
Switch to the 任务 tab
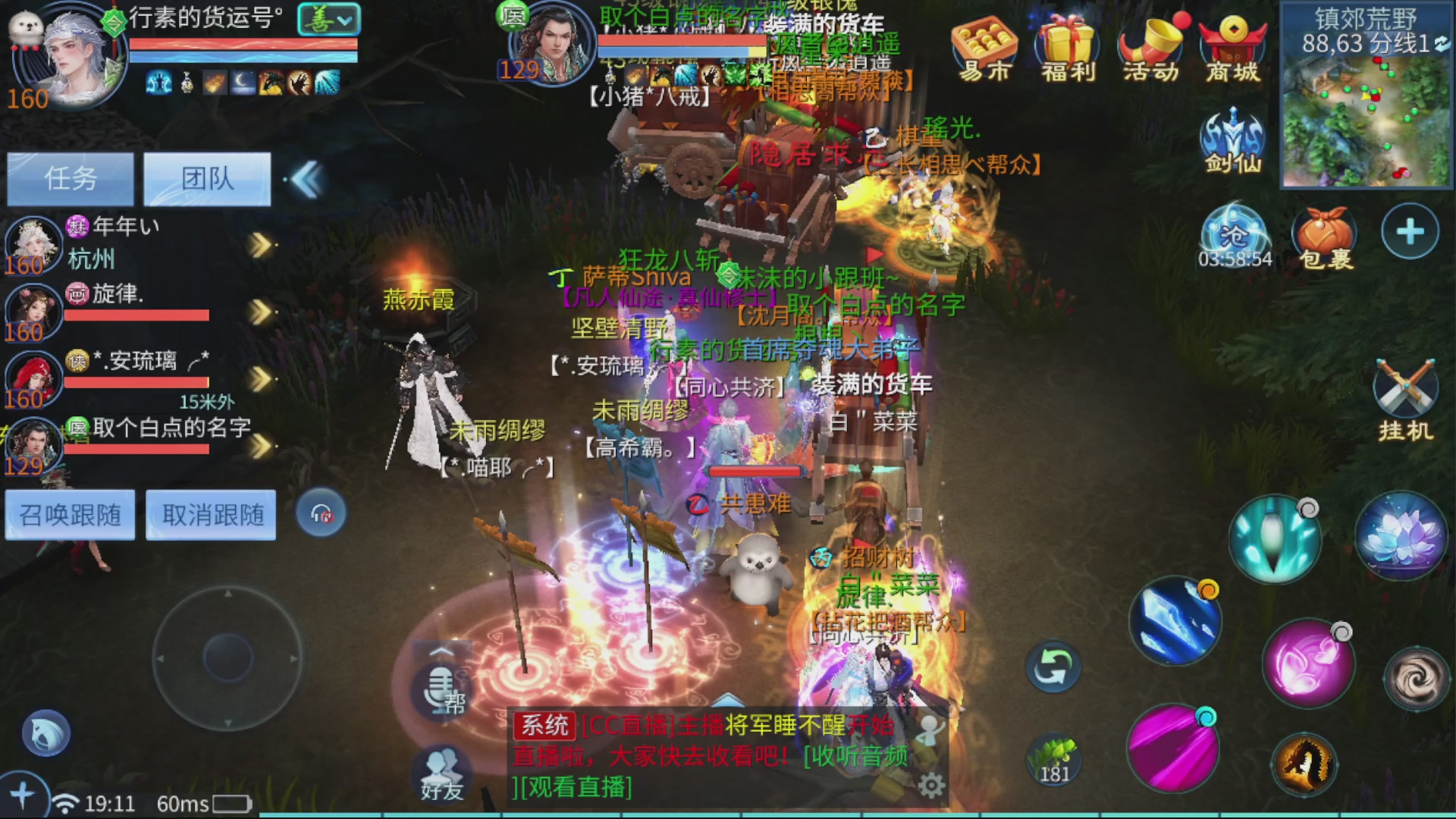[x=70, y=178]
